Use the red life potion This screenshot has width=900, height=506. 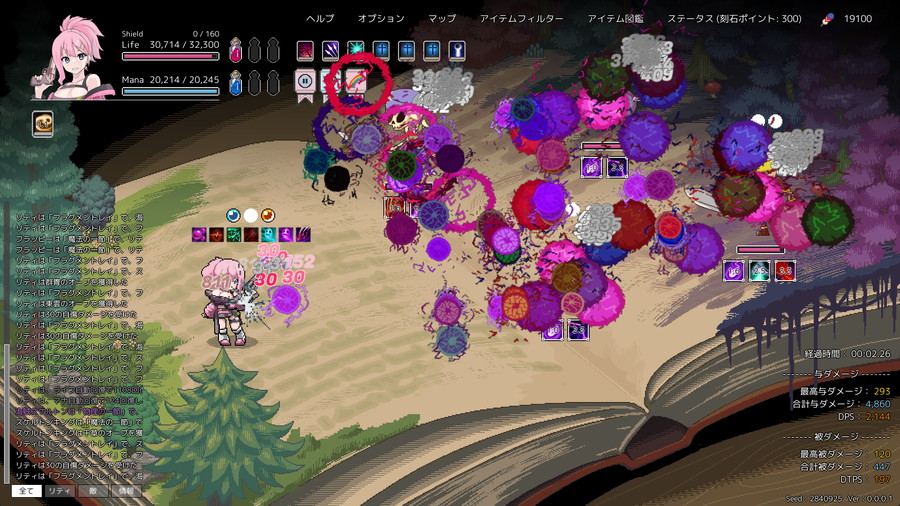236,48
